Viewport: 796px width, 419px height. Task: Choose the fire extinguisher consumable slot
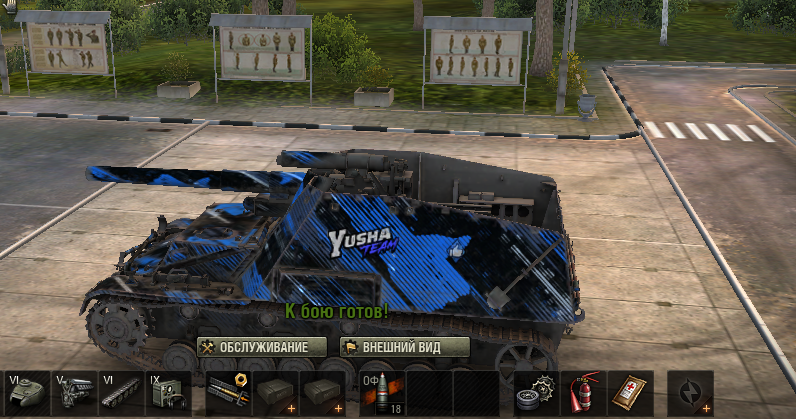click(583, 392)
